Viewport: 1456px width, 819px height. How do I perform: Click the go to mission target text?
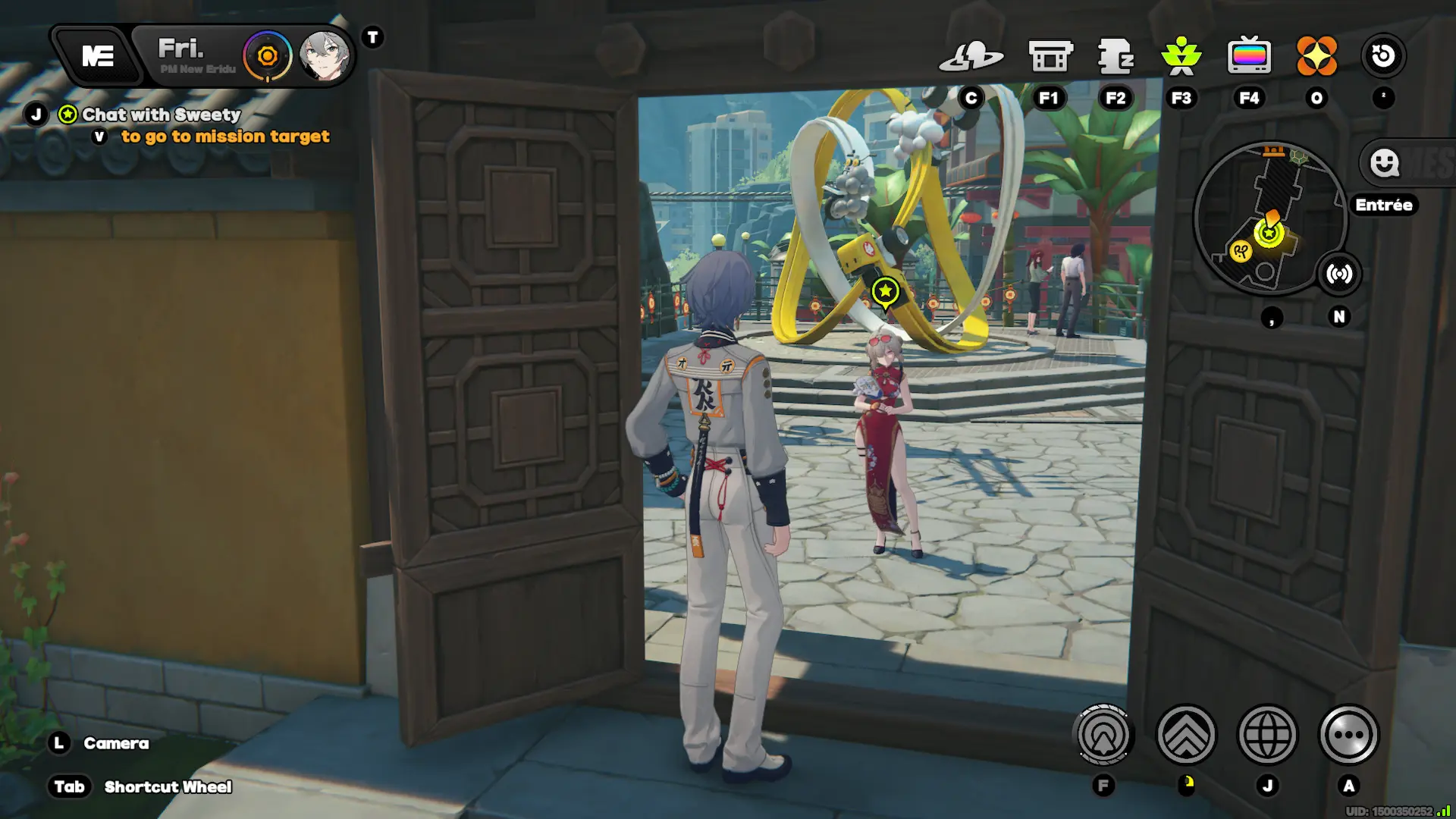224,136
